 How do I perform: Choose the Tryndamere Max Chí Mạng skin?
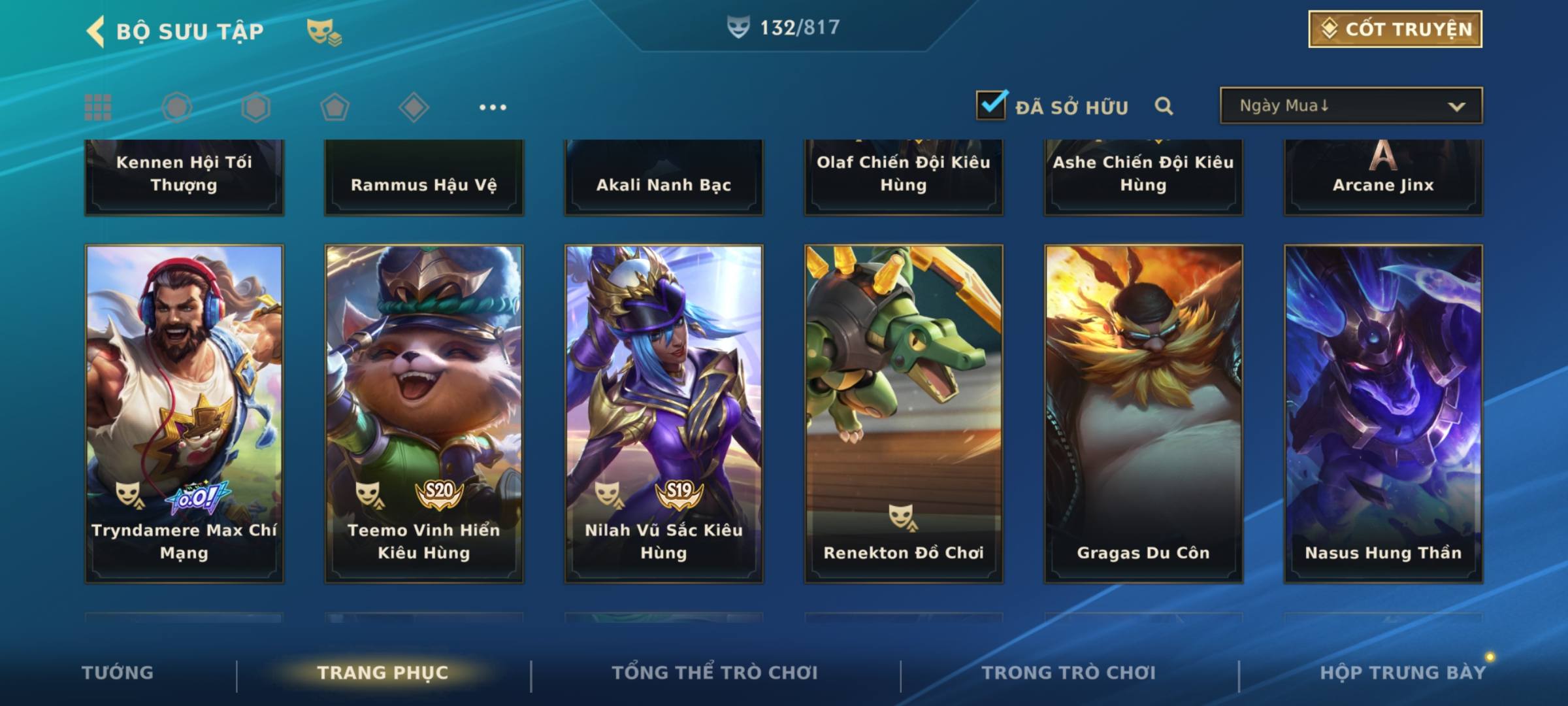184,413
